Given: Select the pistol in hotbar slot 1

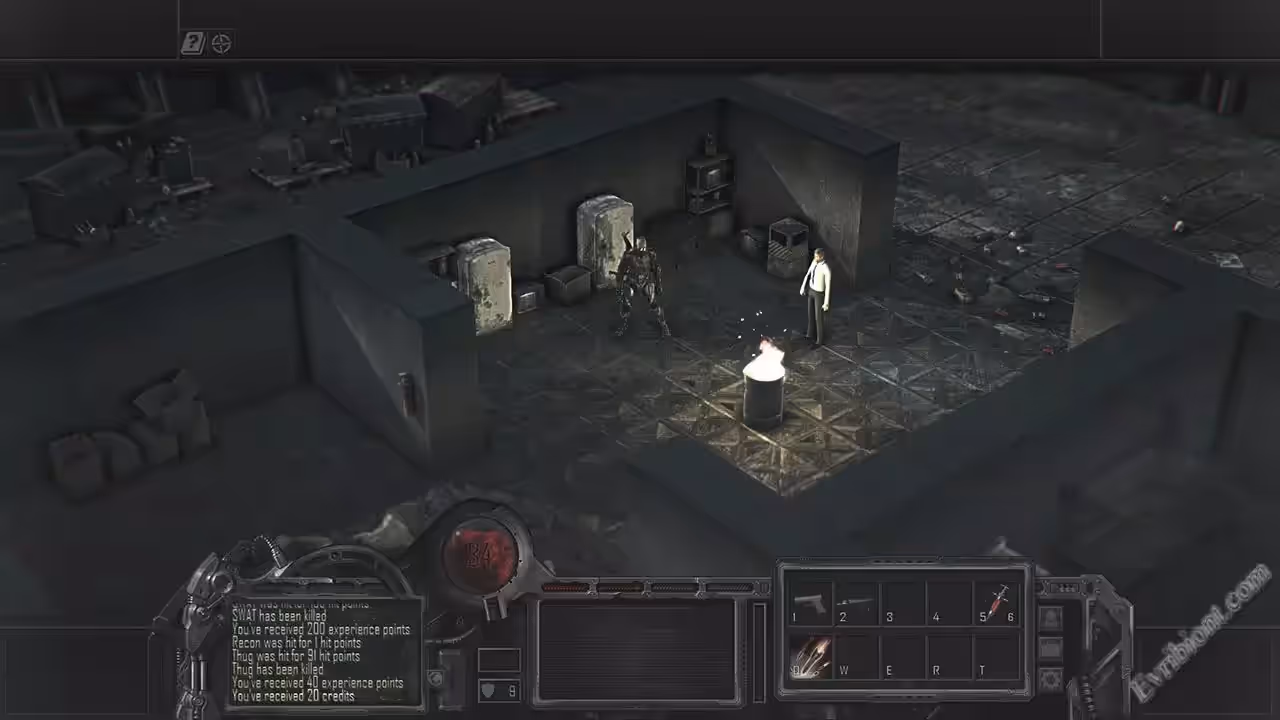Looking at the screenshot, I should tap(810, 603).
